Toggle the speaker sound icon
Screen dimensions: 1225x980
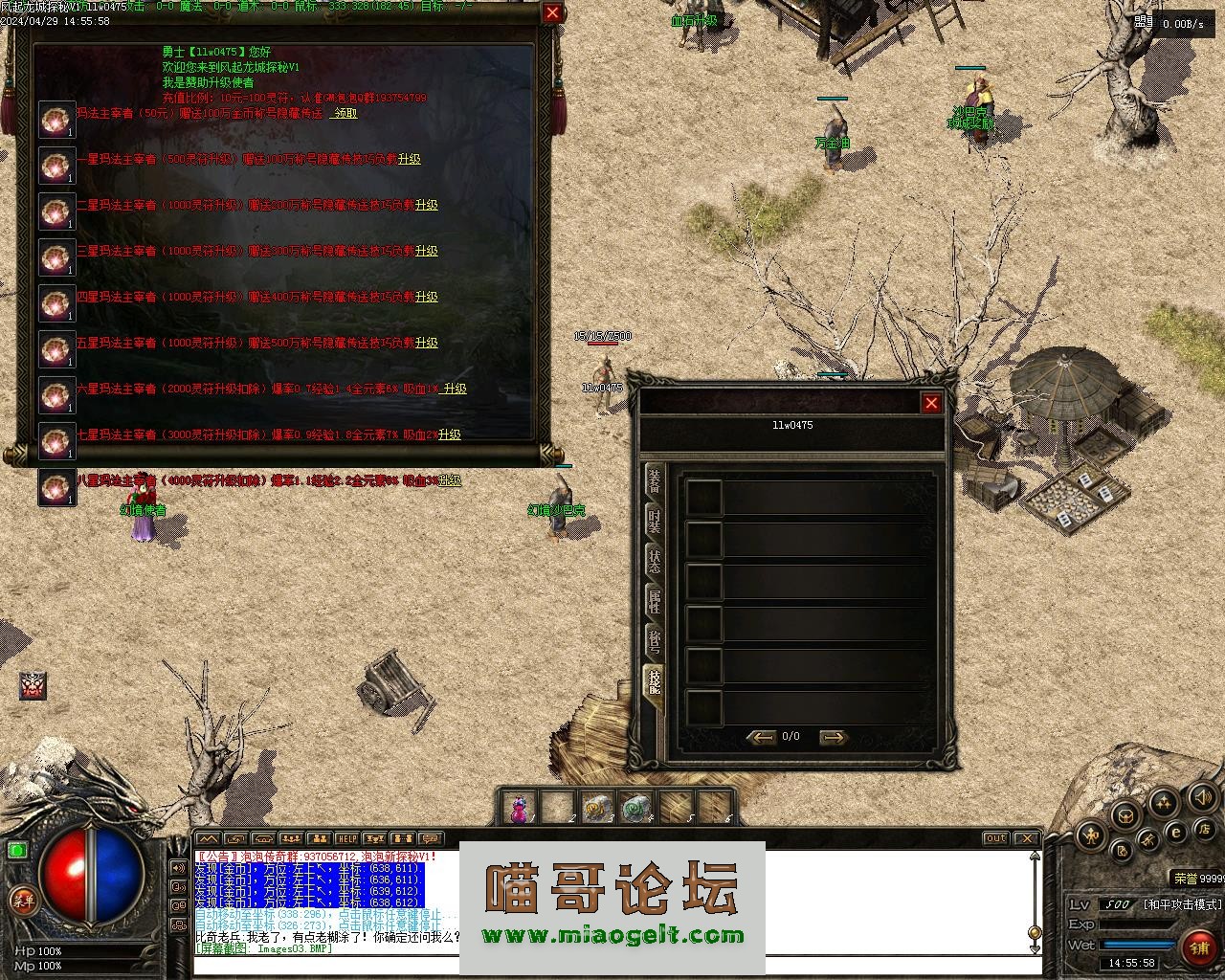pyautogui.click(x=1201, y=797)
